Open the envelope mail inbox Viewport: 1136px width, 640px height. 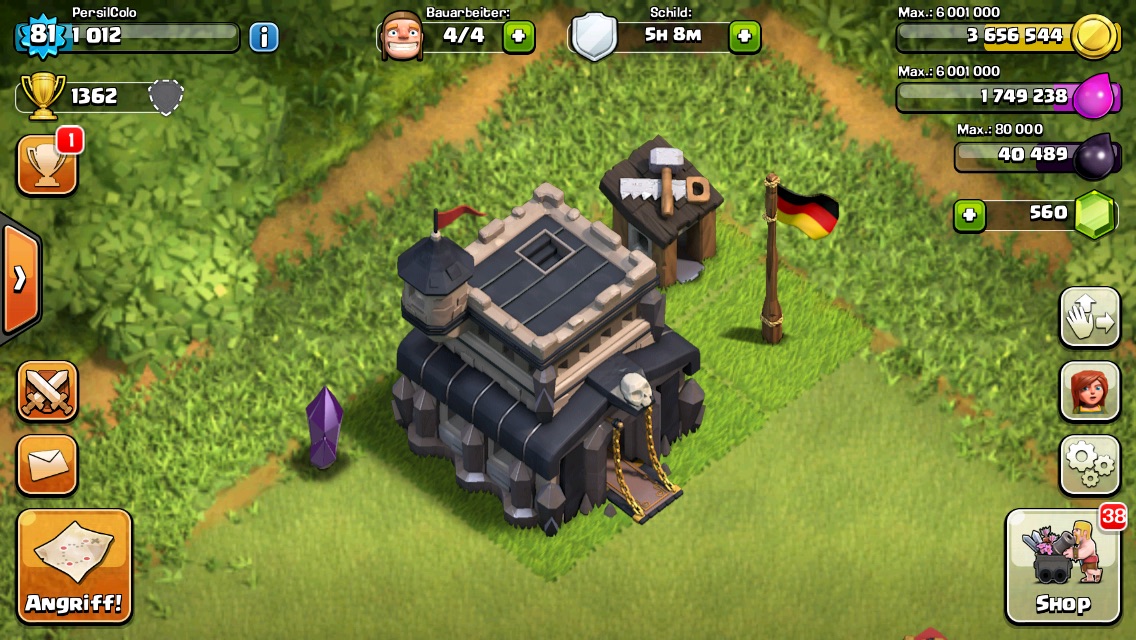pyautogui.click(x=47, y=464)
